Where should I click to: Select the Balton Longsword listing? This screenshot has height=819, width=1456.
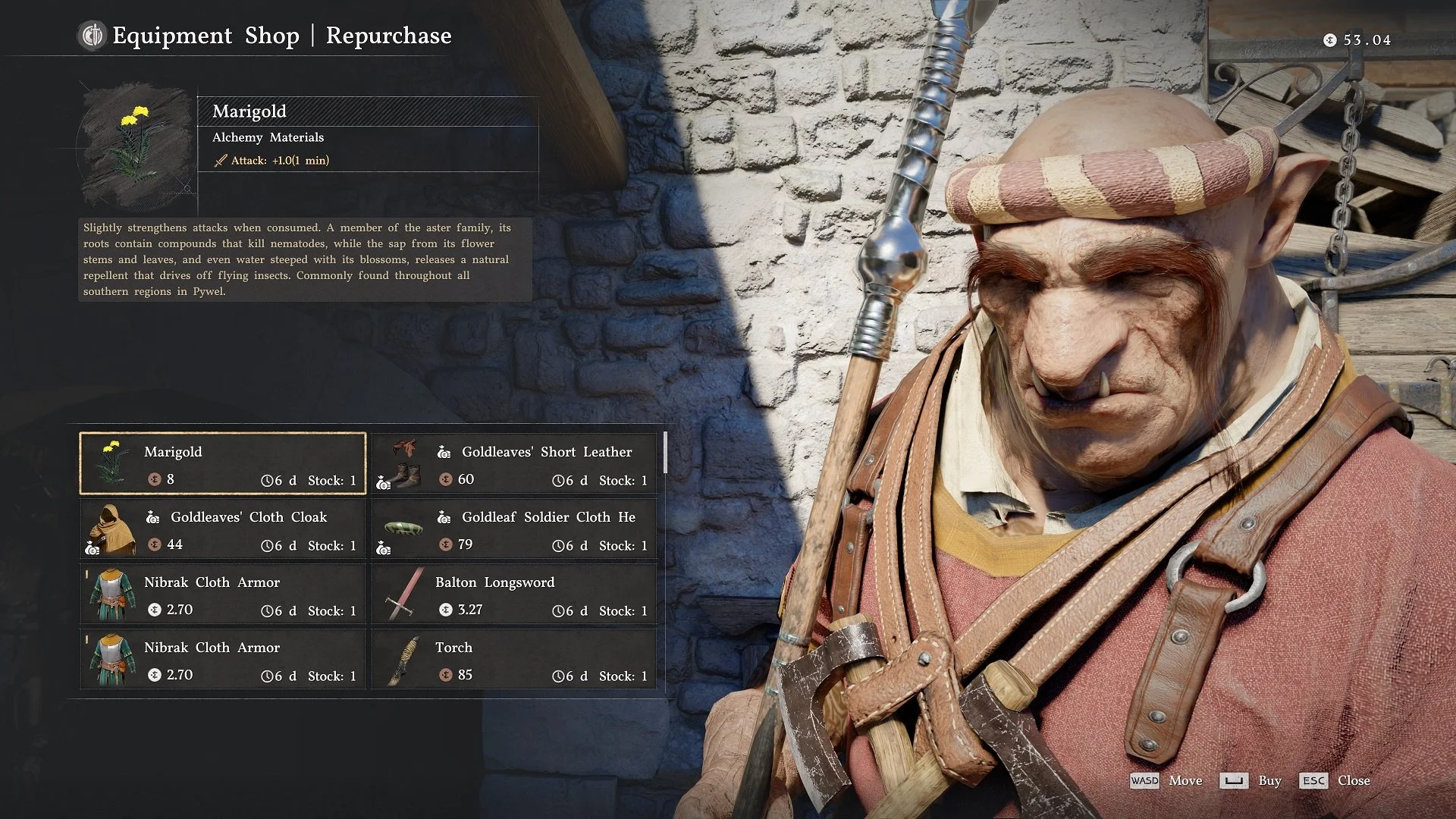tap(514, 594)
